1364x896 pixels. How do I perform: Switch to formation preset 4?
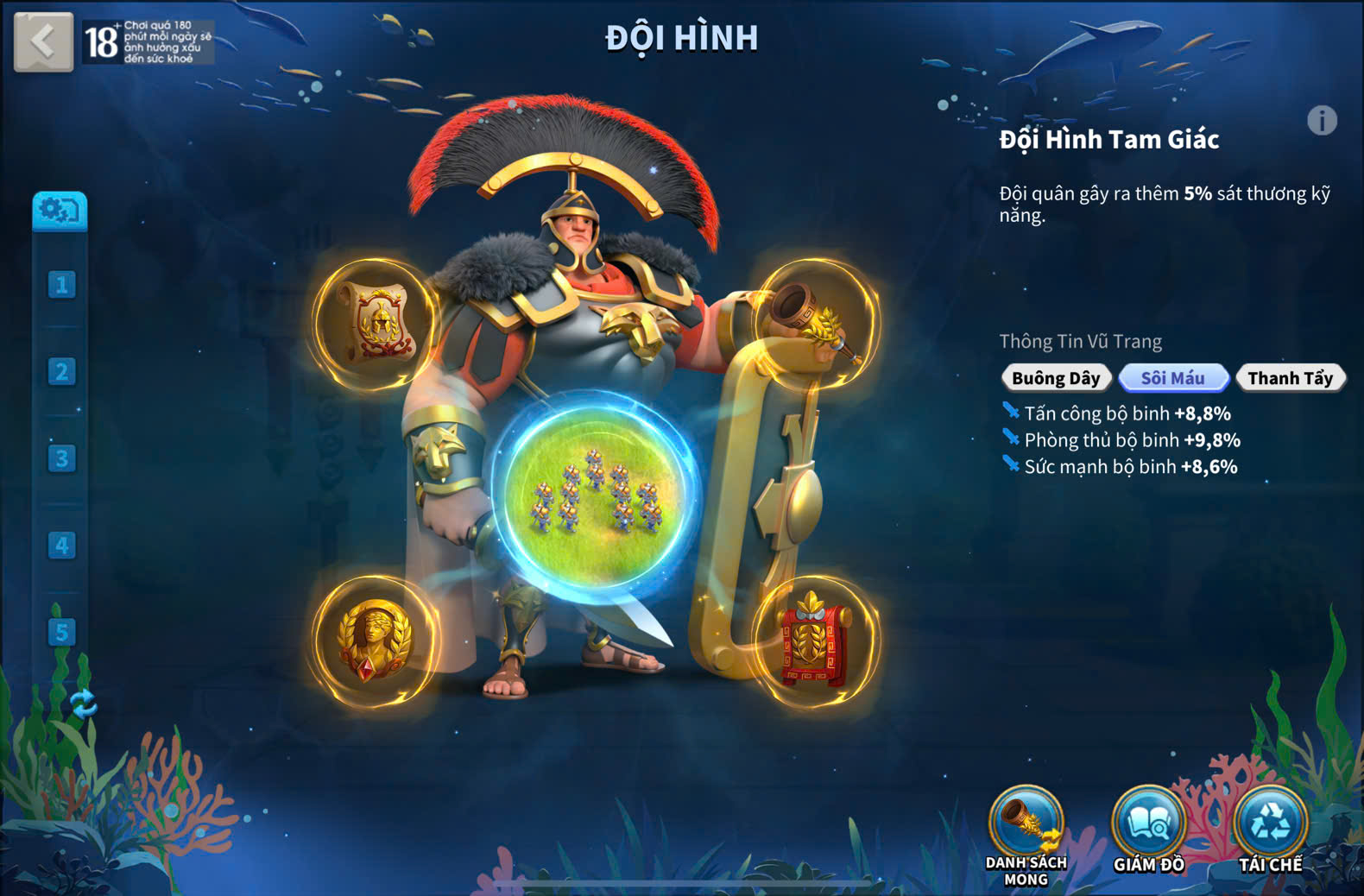(61, 546)
